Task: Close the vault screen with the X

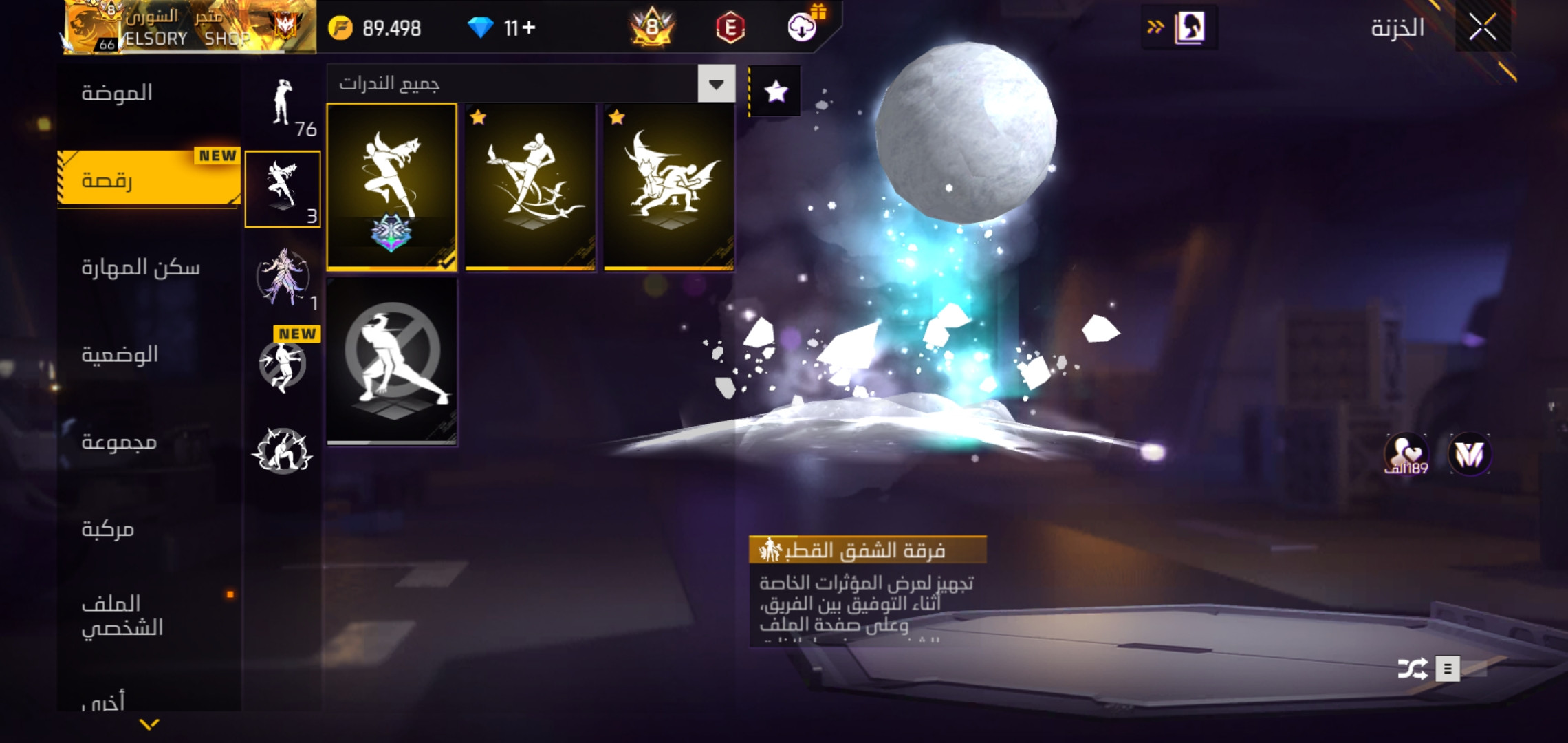Action: point(1482,28)
